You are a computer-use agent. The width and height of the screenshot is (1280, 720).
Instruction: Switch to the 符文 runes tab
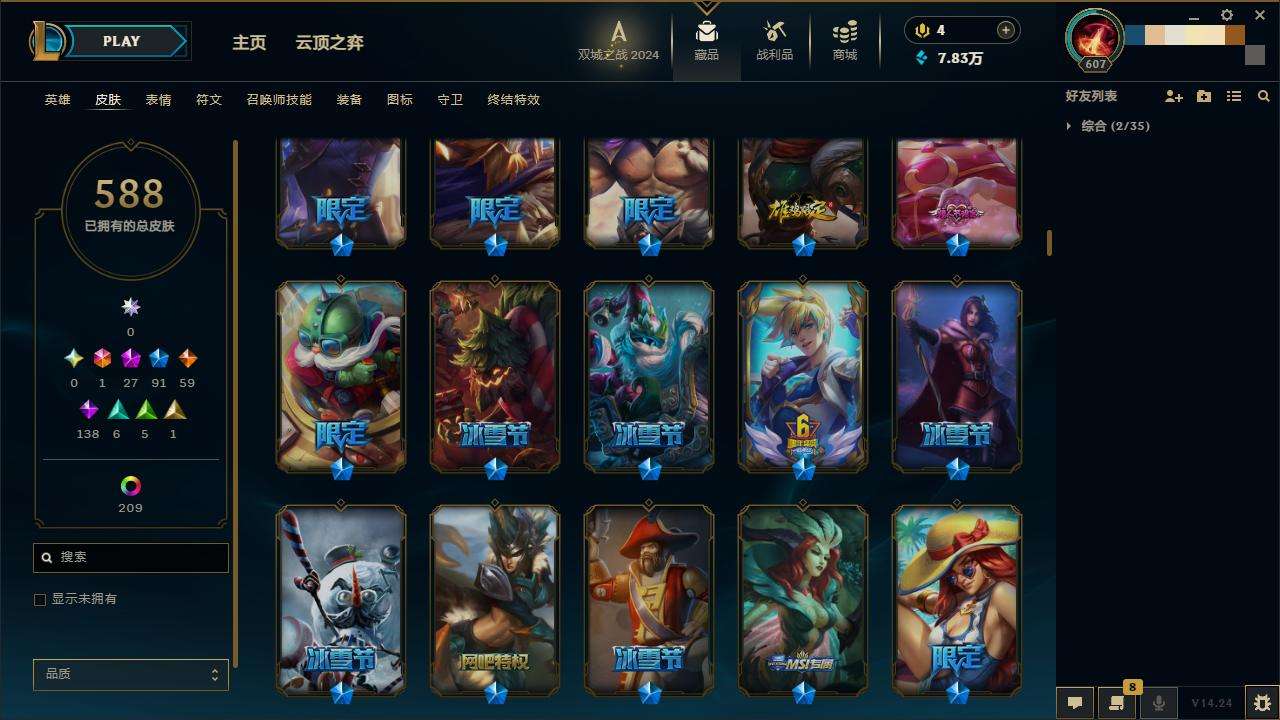209,100
